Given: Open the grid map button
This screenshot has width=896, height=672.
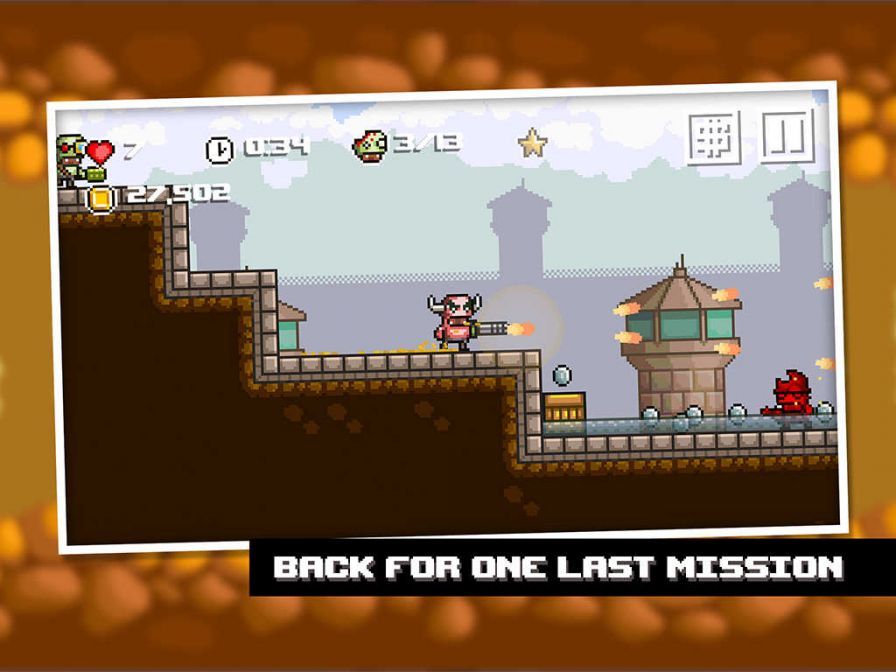Looking at the screenshot, I should click(714, 138).
